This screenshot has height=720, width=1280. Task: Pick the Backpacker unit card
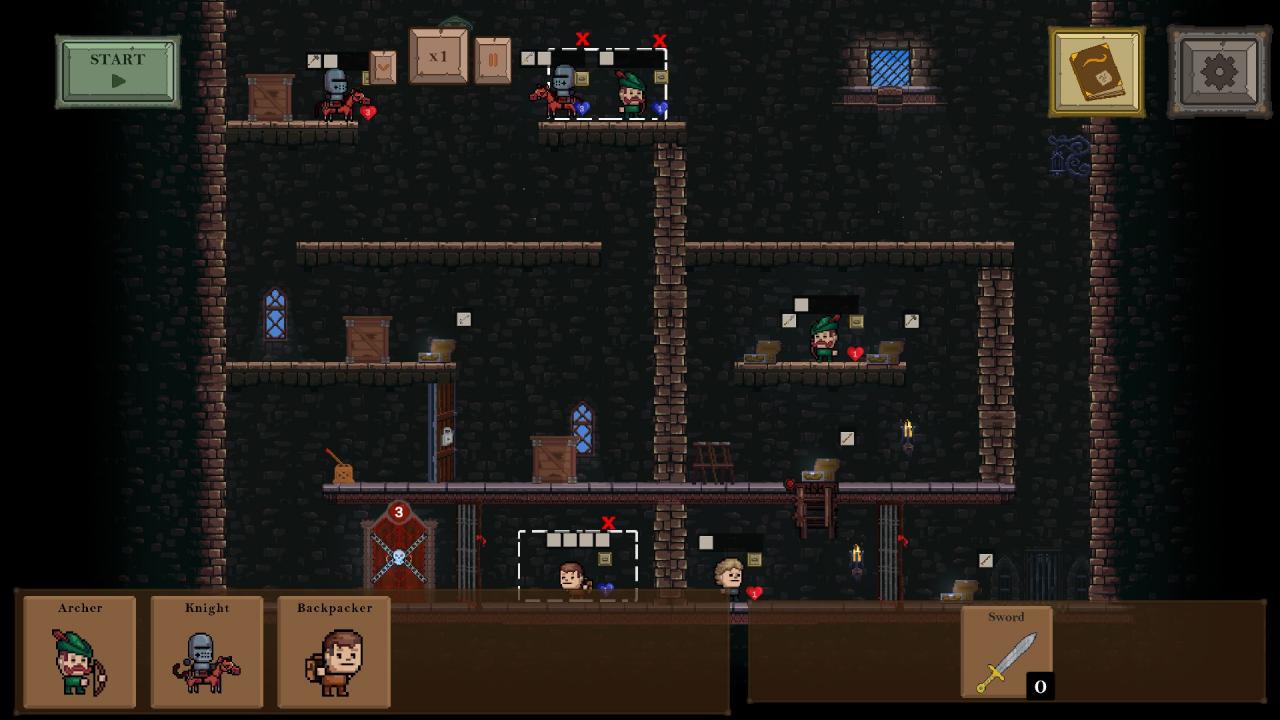click(x=334, y=652)
